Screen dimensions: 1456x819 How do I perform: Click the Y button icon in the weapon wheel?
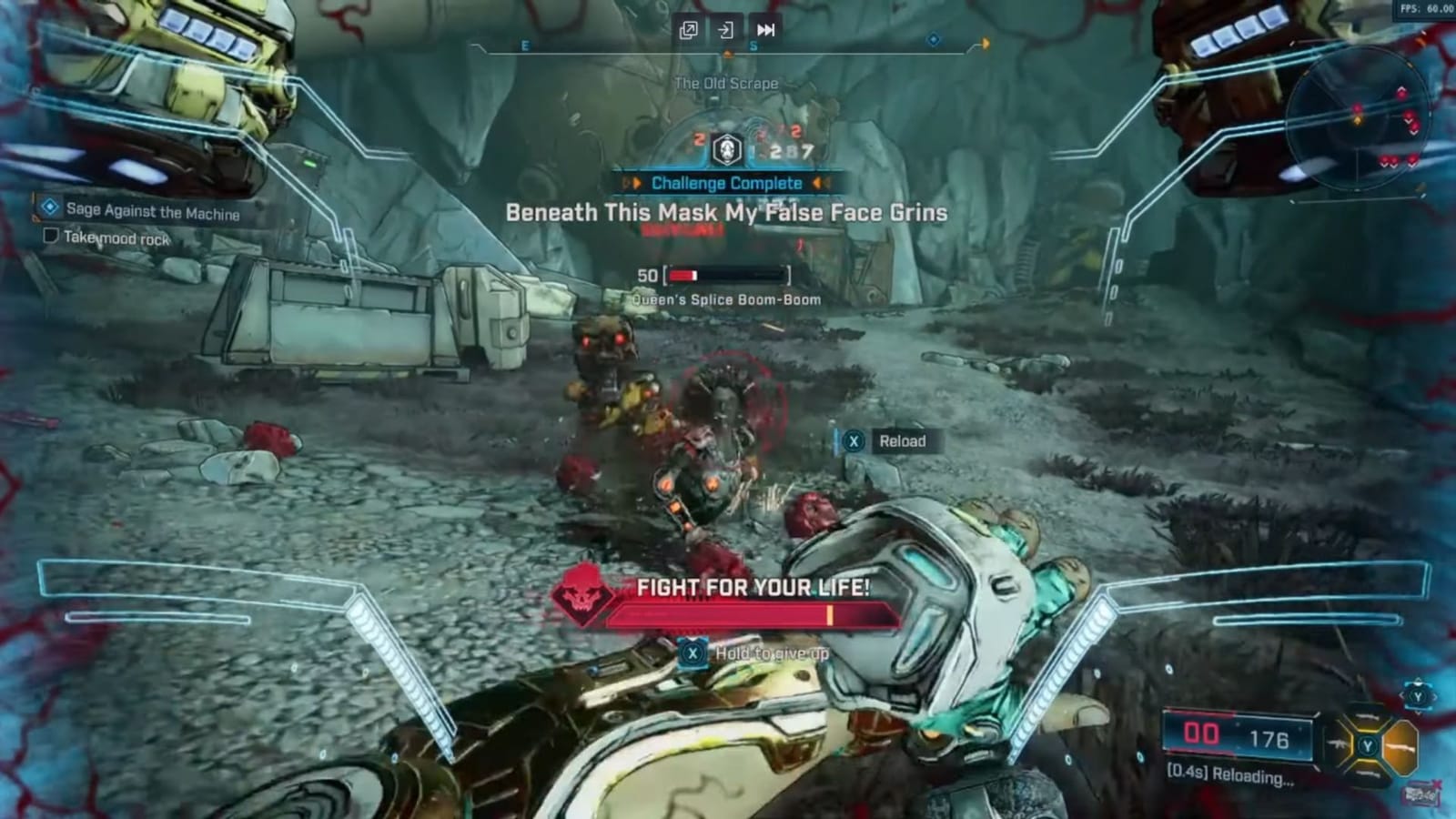[x=1368, y=744]
